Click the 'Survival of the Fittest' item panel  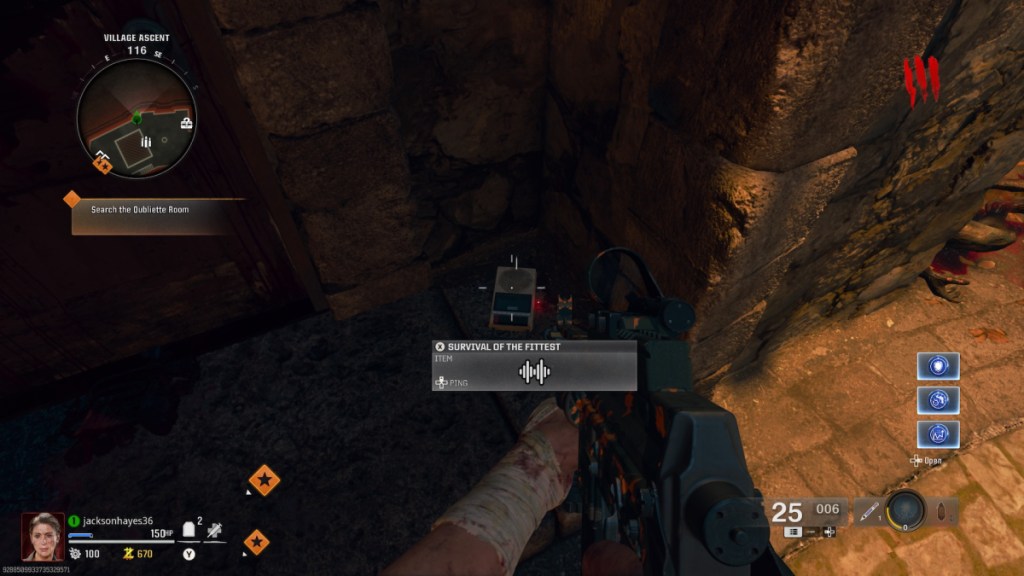534,365
